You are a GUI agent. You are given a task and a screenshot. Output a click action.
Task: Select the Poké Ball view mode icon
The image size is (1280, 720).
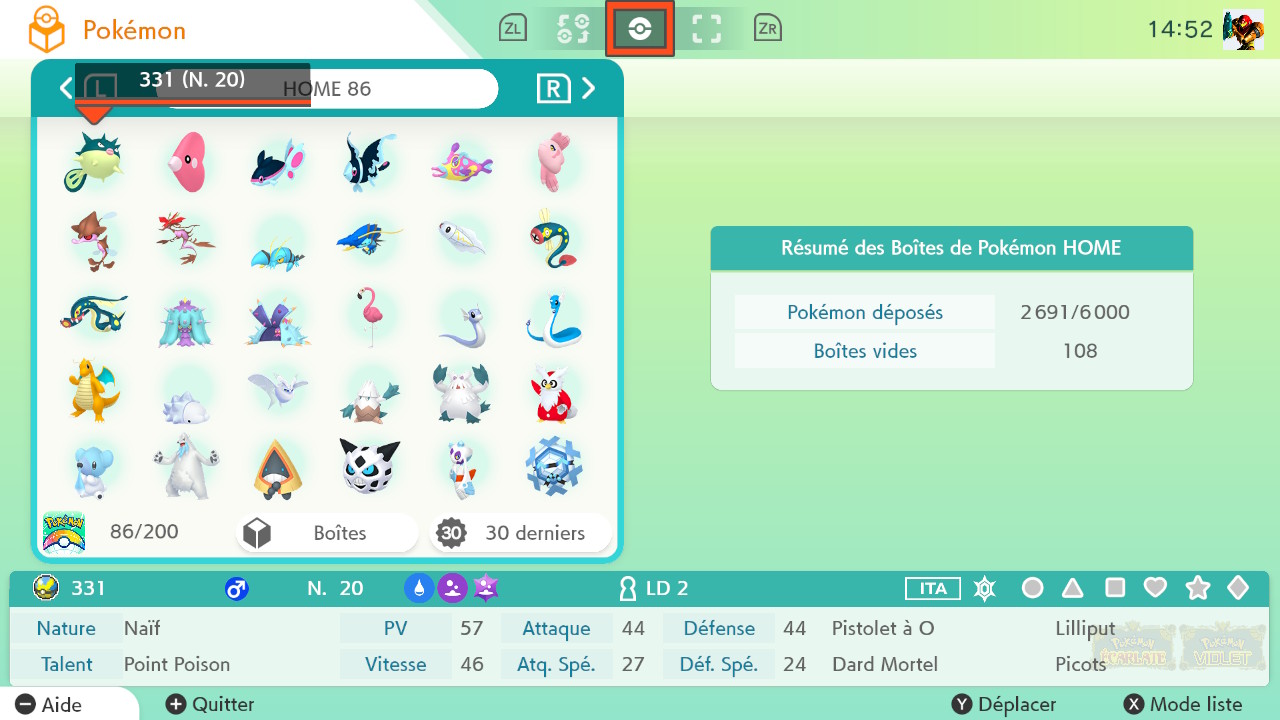click(640, 29)
